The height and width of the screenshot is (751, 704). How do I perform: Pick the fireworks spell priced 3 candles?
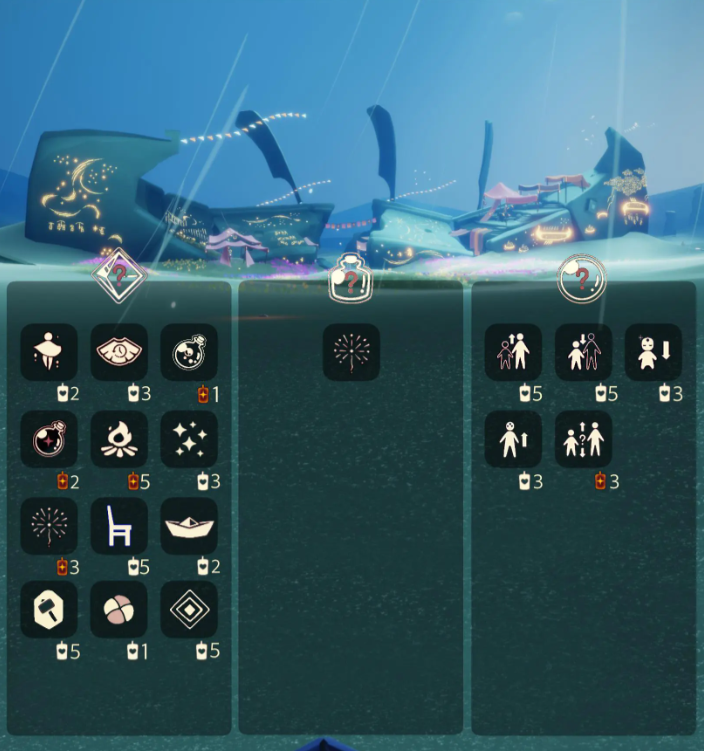(x=49, y=526)
